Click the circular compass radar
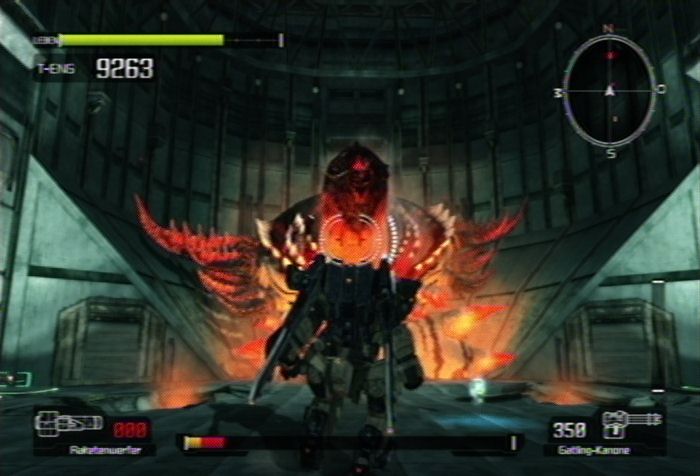700x476 pixels. pos(609,91)
